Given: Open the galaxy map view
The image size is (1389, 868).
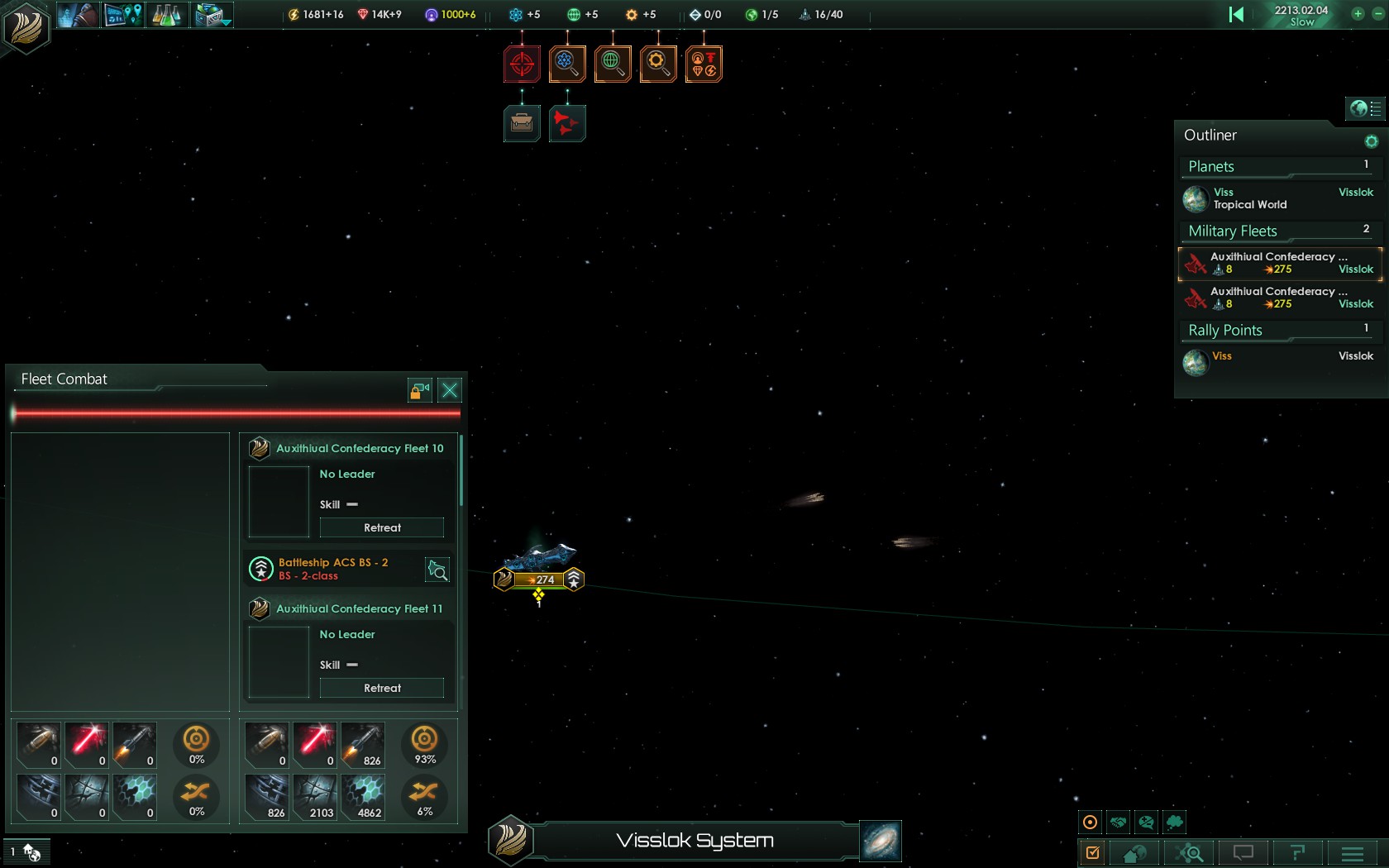Looking at the screenshot, I should coord(880,842).
